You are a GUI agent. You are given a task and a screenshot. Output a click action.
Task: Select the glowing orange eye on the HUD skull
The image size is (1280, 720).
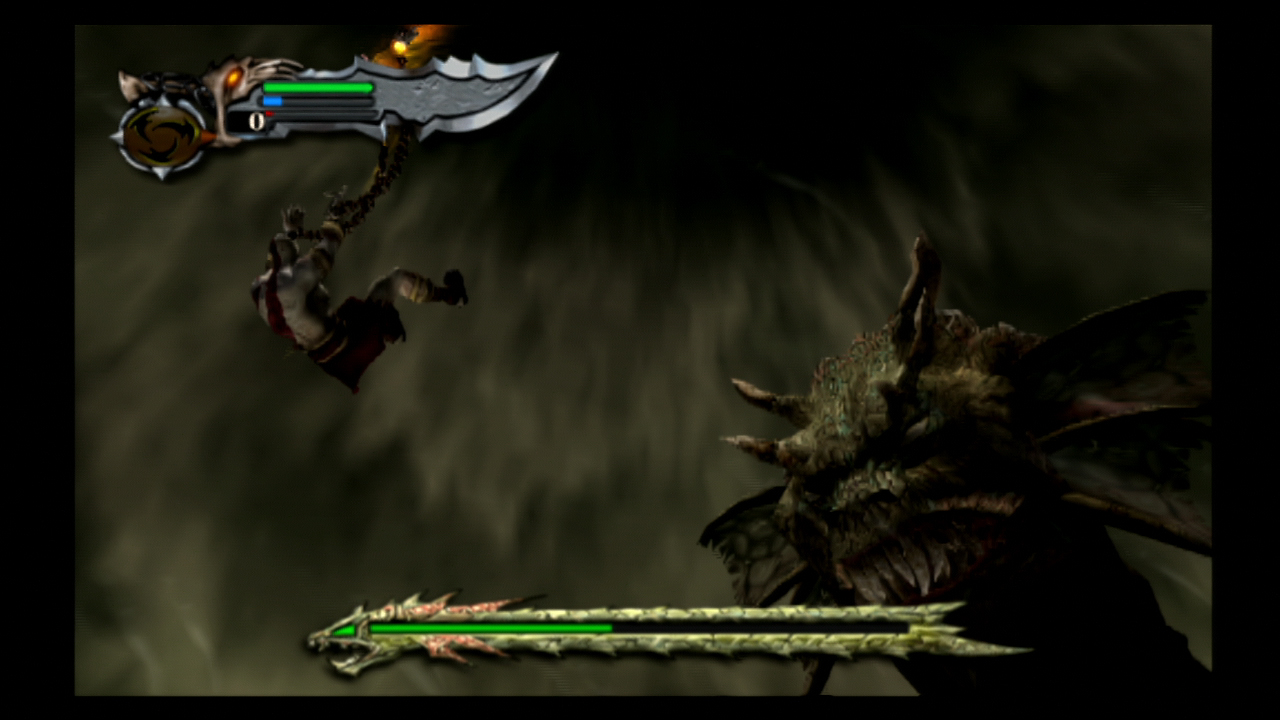[233, 78]
